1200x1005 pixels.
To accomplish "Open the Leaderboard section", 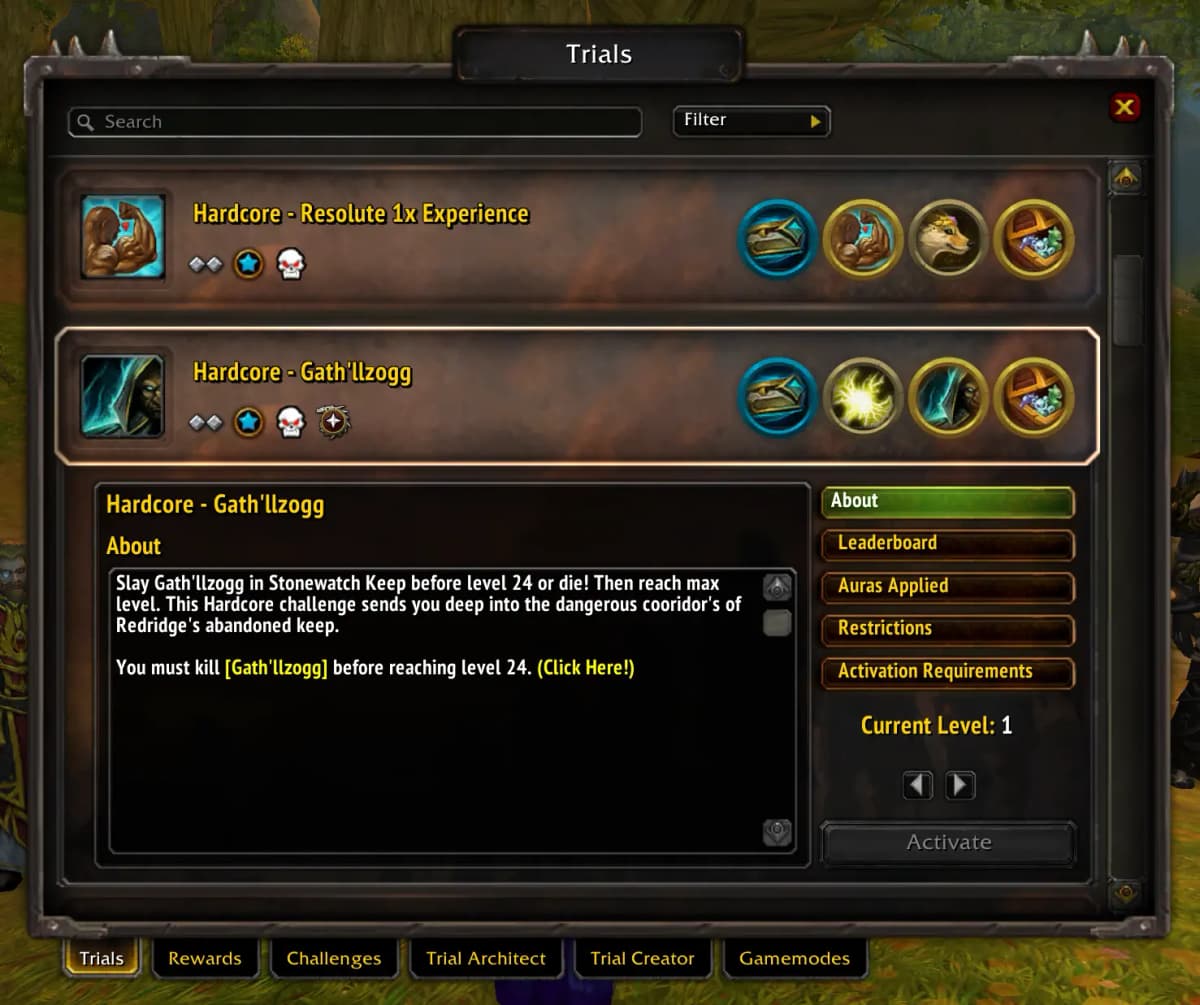I will pyautogui.click(x=947, y=544).
